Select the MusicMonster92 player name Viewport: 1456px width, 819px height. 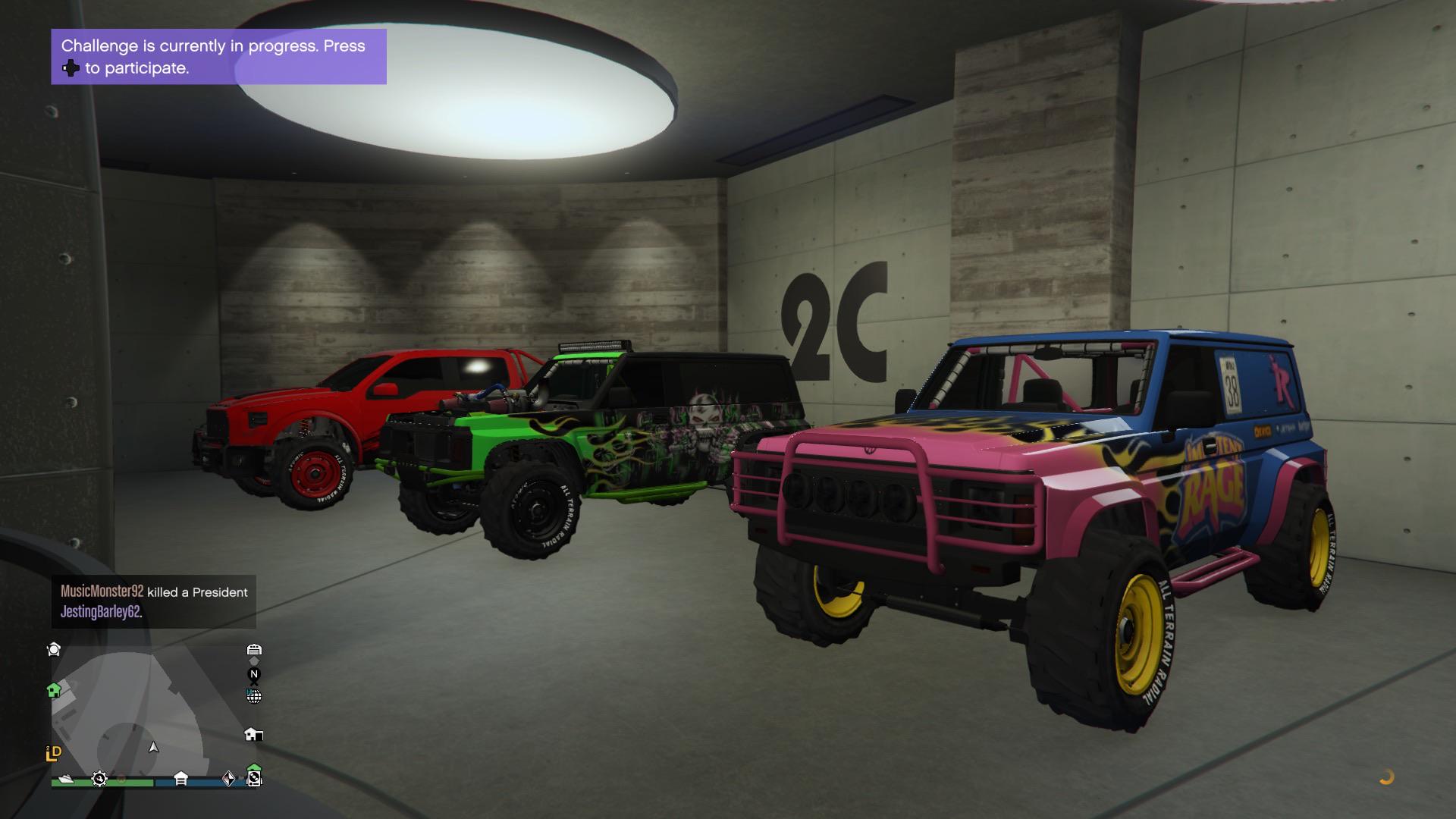click(x=101, y=592)
